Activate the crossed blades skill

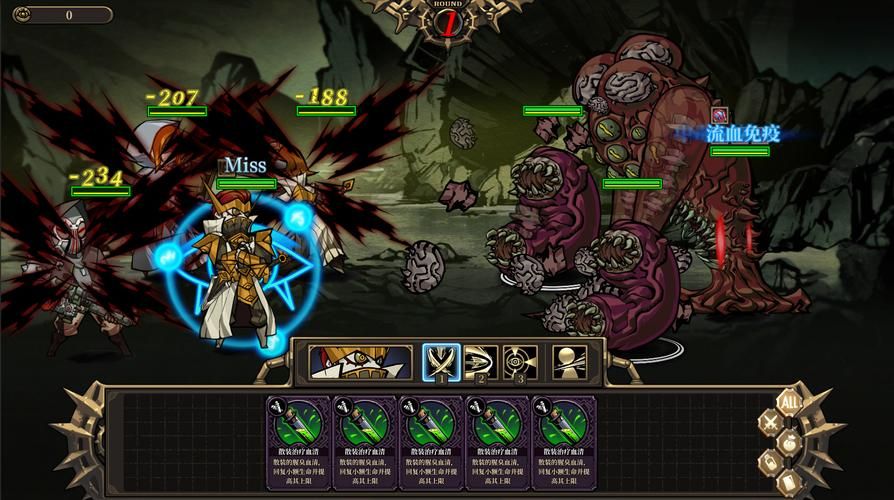(x=441, y=362)
